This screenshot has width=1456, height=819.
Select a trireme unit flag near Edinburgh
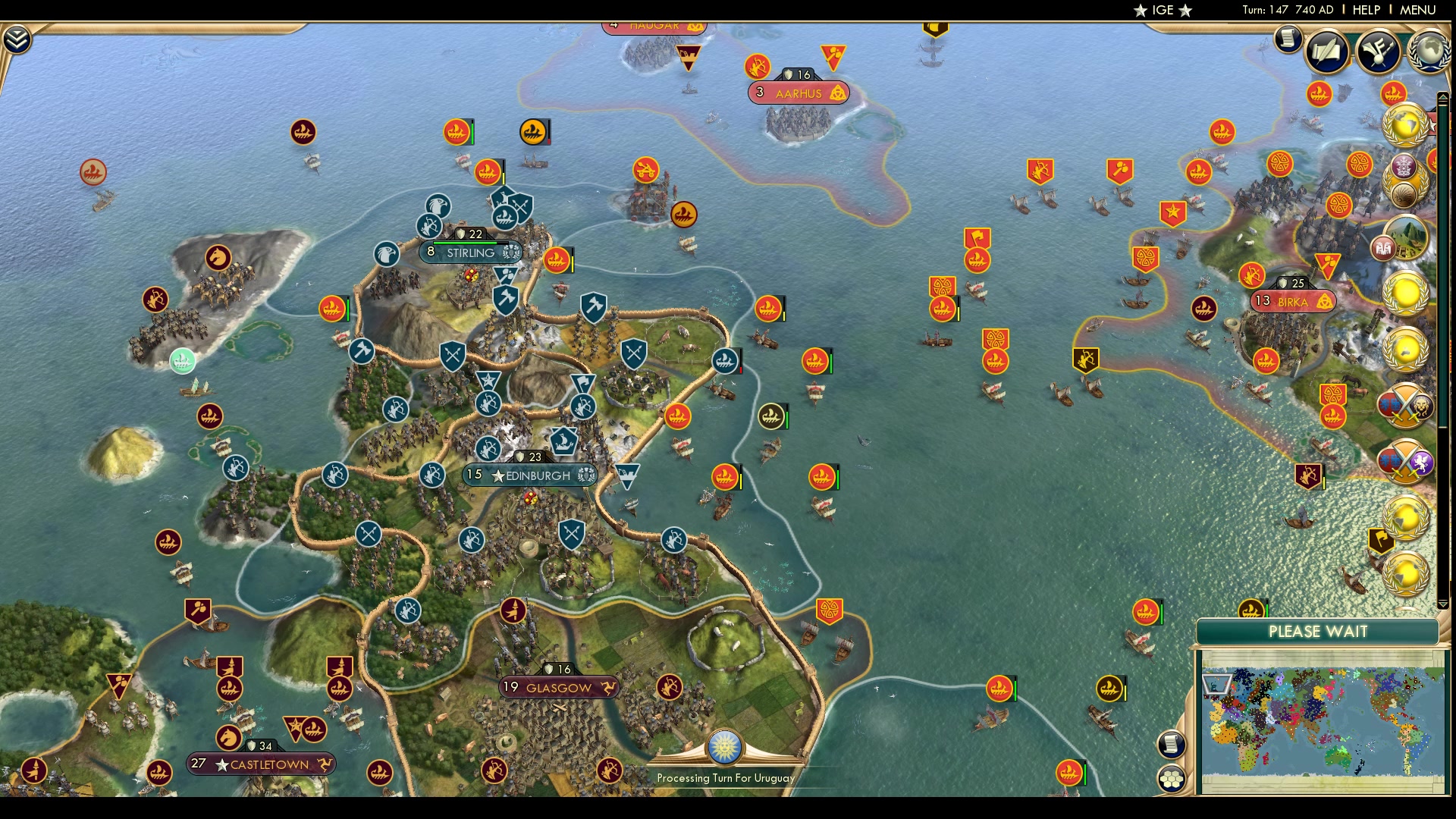tap(726, 362)
